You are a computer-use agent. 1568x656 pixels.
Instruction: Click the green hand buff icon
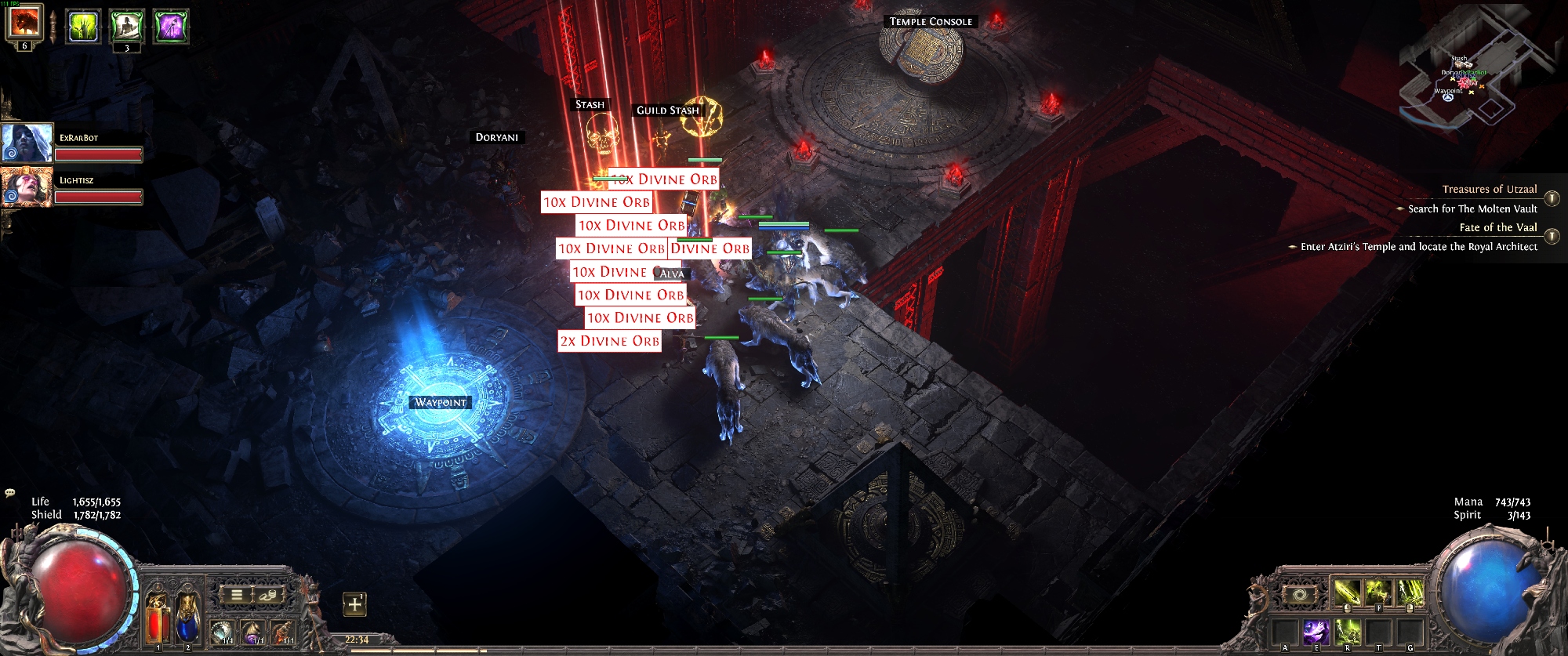[82, 26]
